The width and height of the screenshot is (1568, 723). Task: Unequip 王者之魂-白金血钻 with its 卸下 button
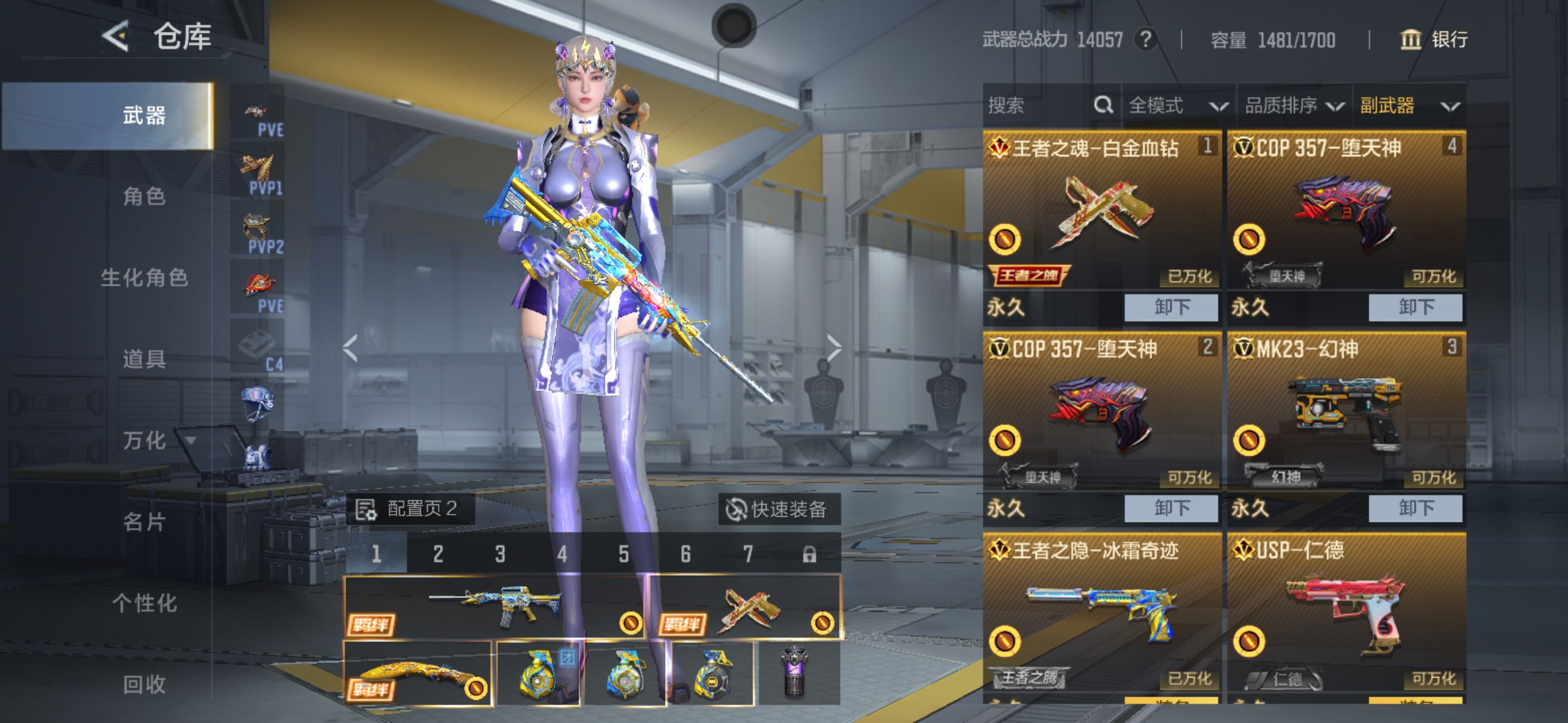pos(1170,307)
